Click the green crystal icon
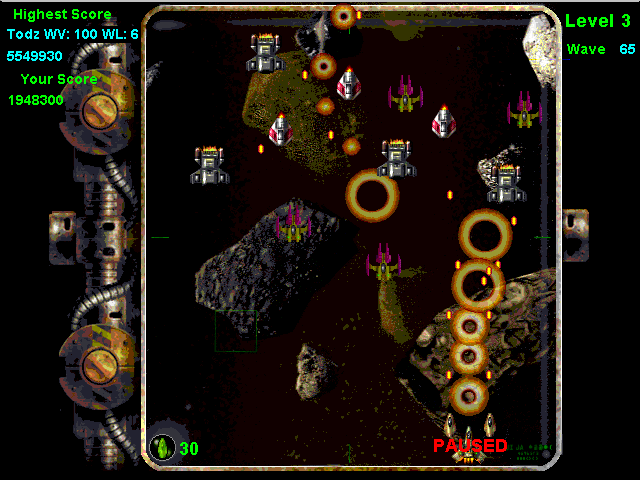 tap(162, 447)
